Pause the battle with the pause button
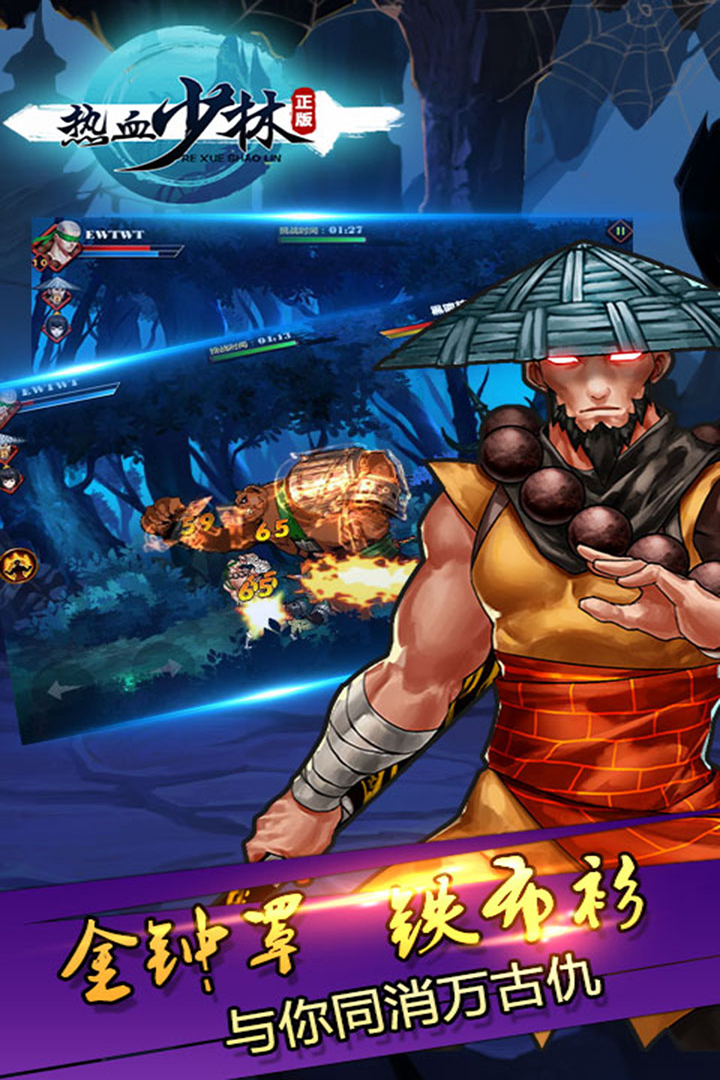 pyautogui.click(x=621, y=232)
